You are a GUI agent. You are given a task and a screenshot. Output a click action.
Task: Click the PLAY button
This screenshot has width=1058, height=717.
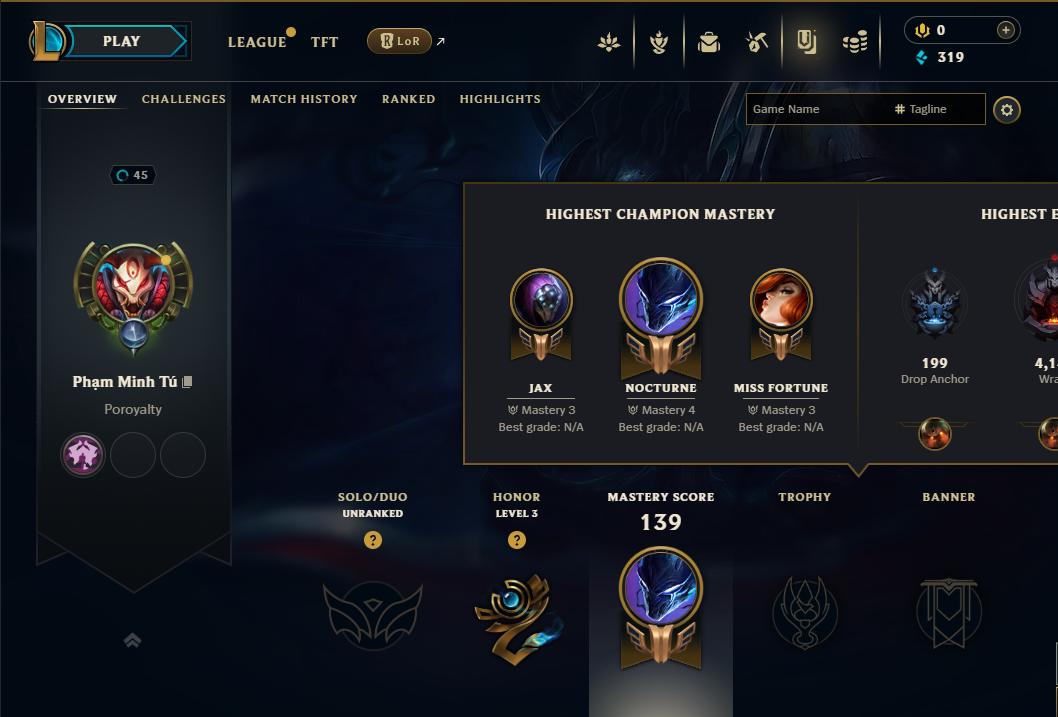[122, 41]
